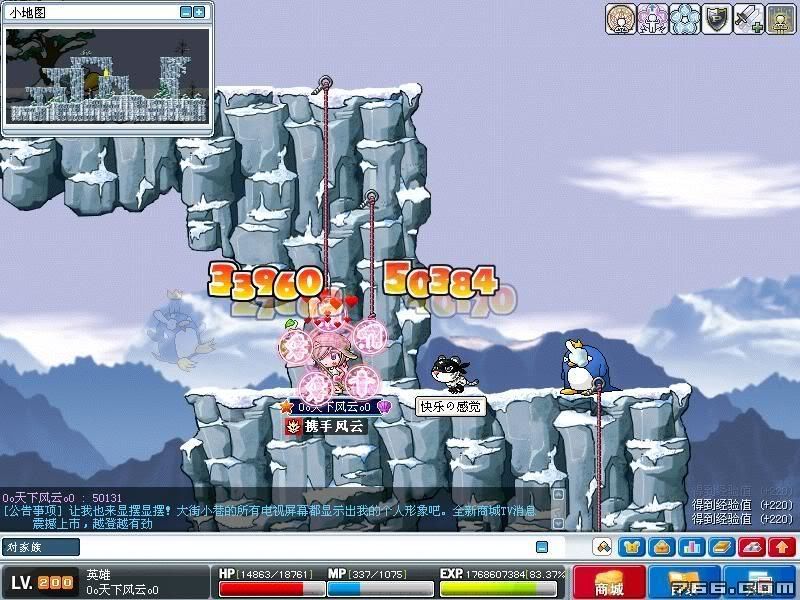Minimize the chat with the minus button

point(542,547)
